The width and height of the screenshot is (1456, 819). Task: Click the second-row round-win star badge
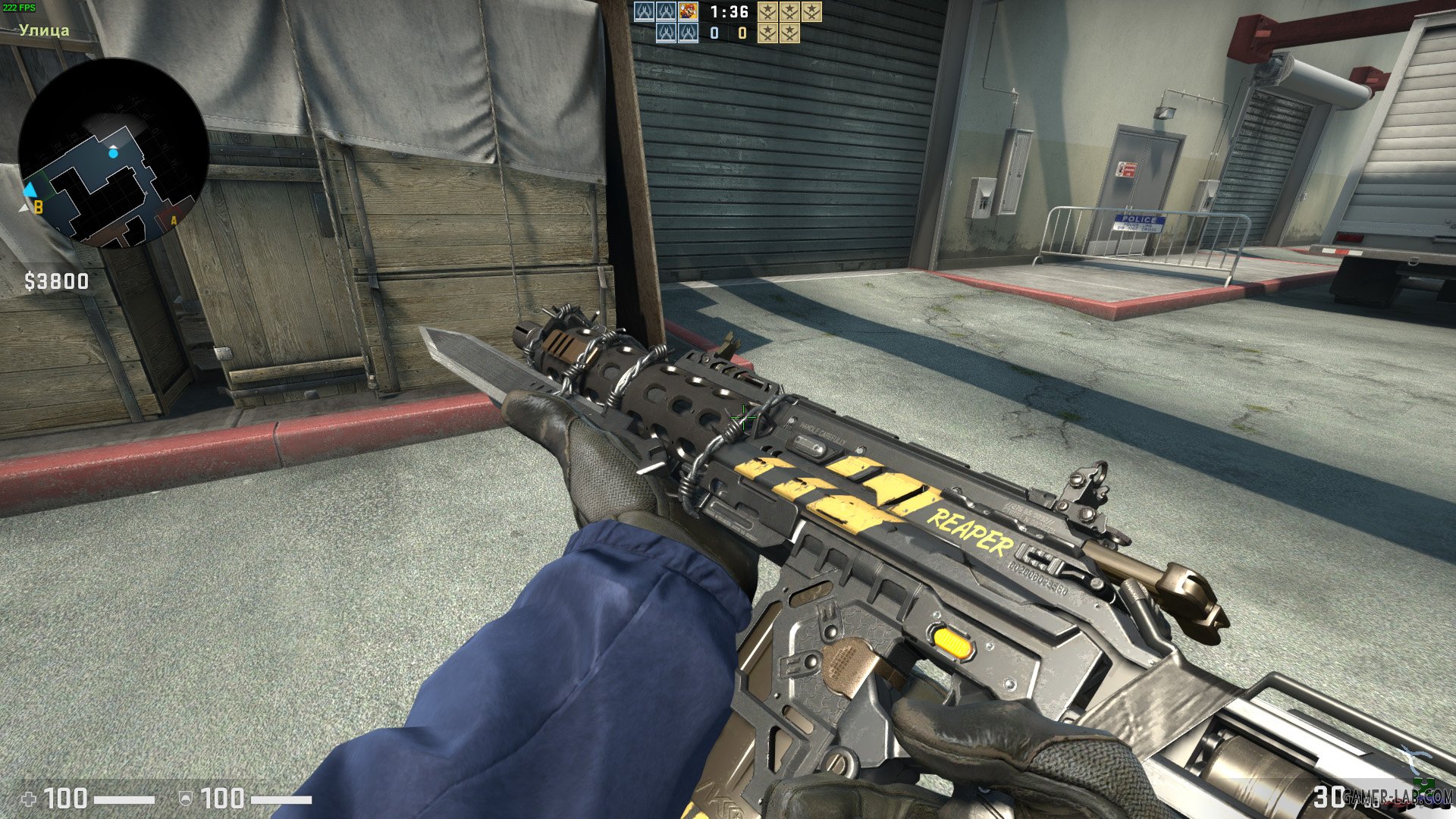point(766,34)
